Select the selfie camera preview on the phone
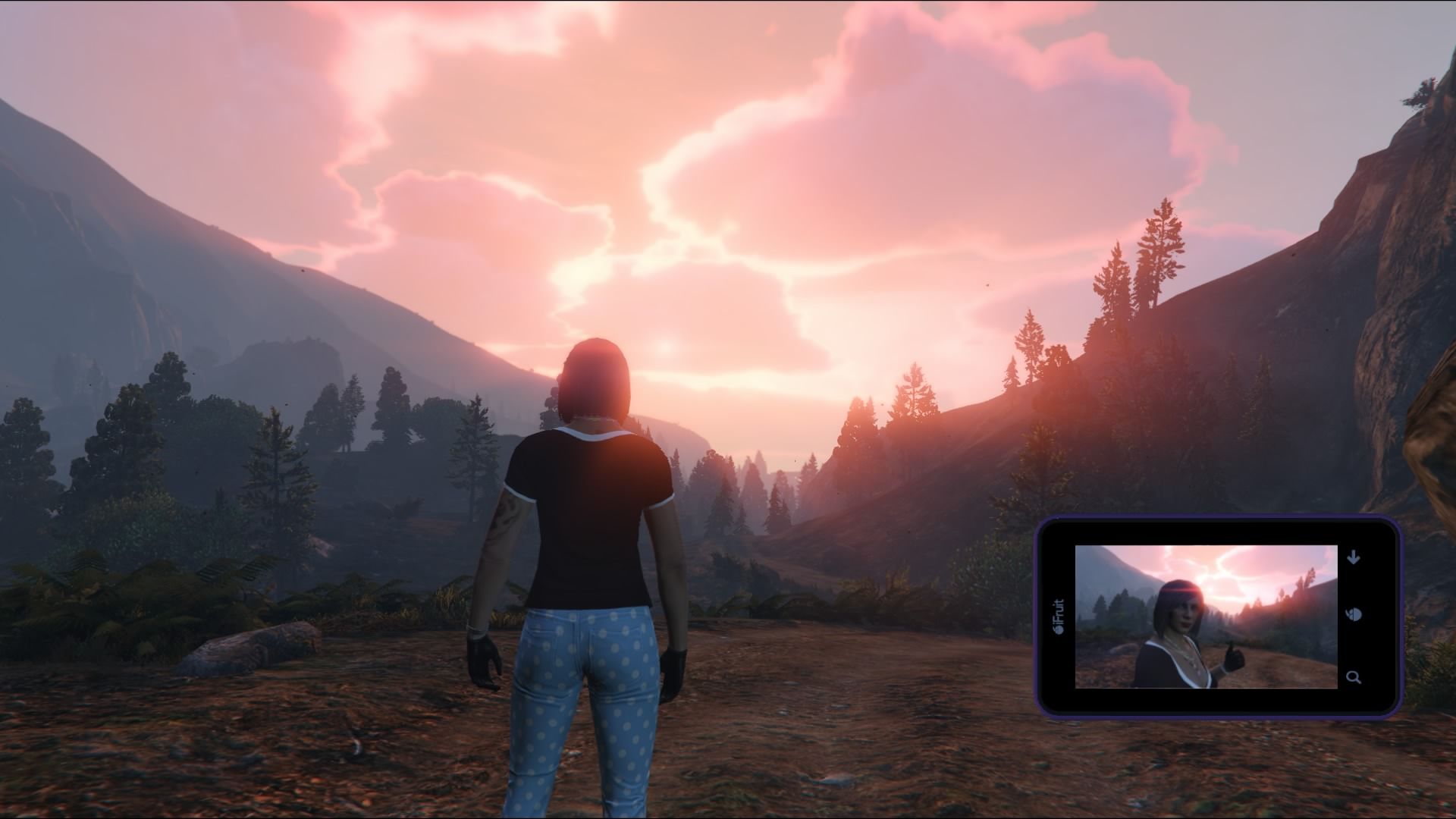Image resolution: width=1456 pixels, height=819 pixels. (1206, 617)
